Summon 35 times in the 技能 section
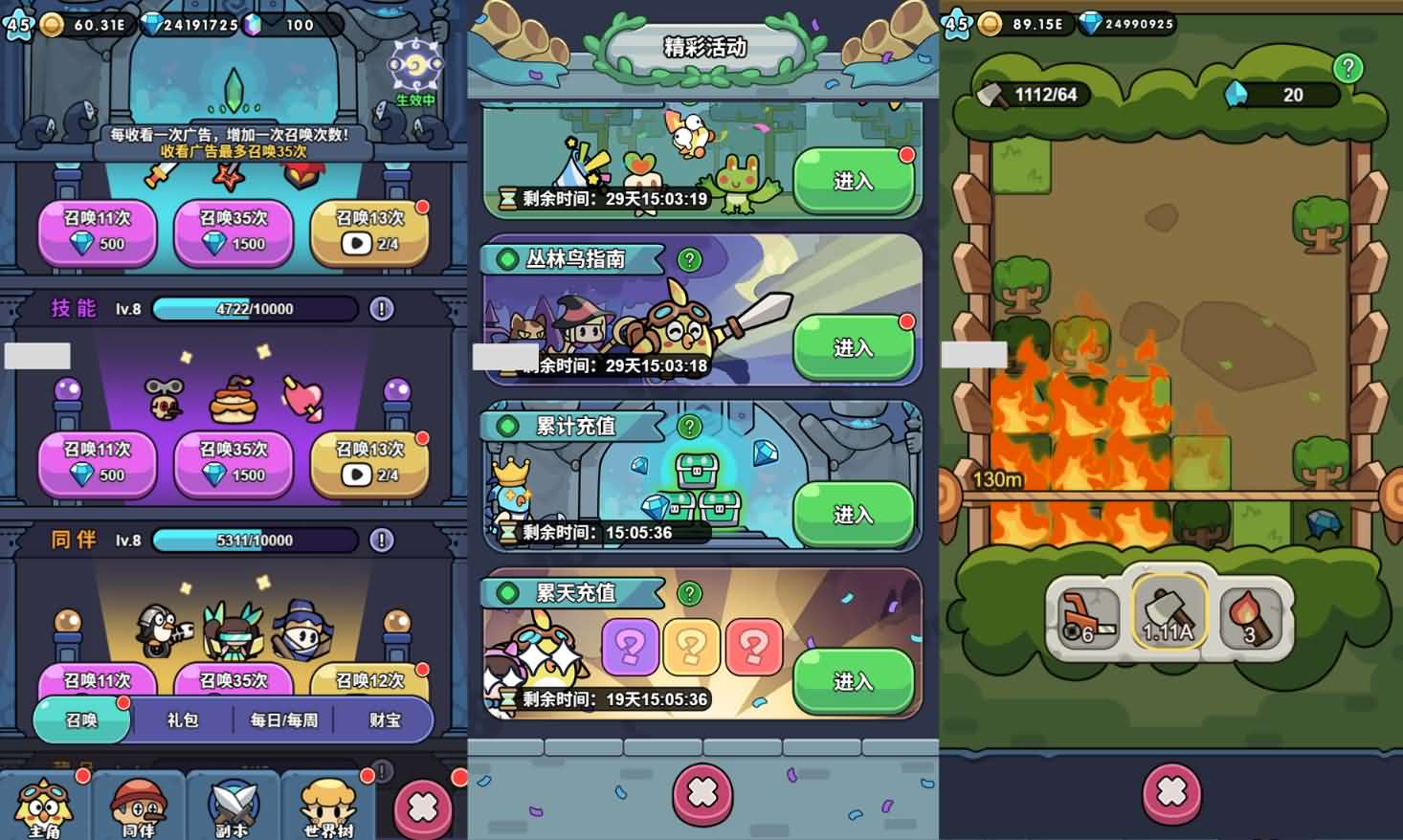Image resolution: width=1403 pixels, height=840 pixels. [234, 463]
